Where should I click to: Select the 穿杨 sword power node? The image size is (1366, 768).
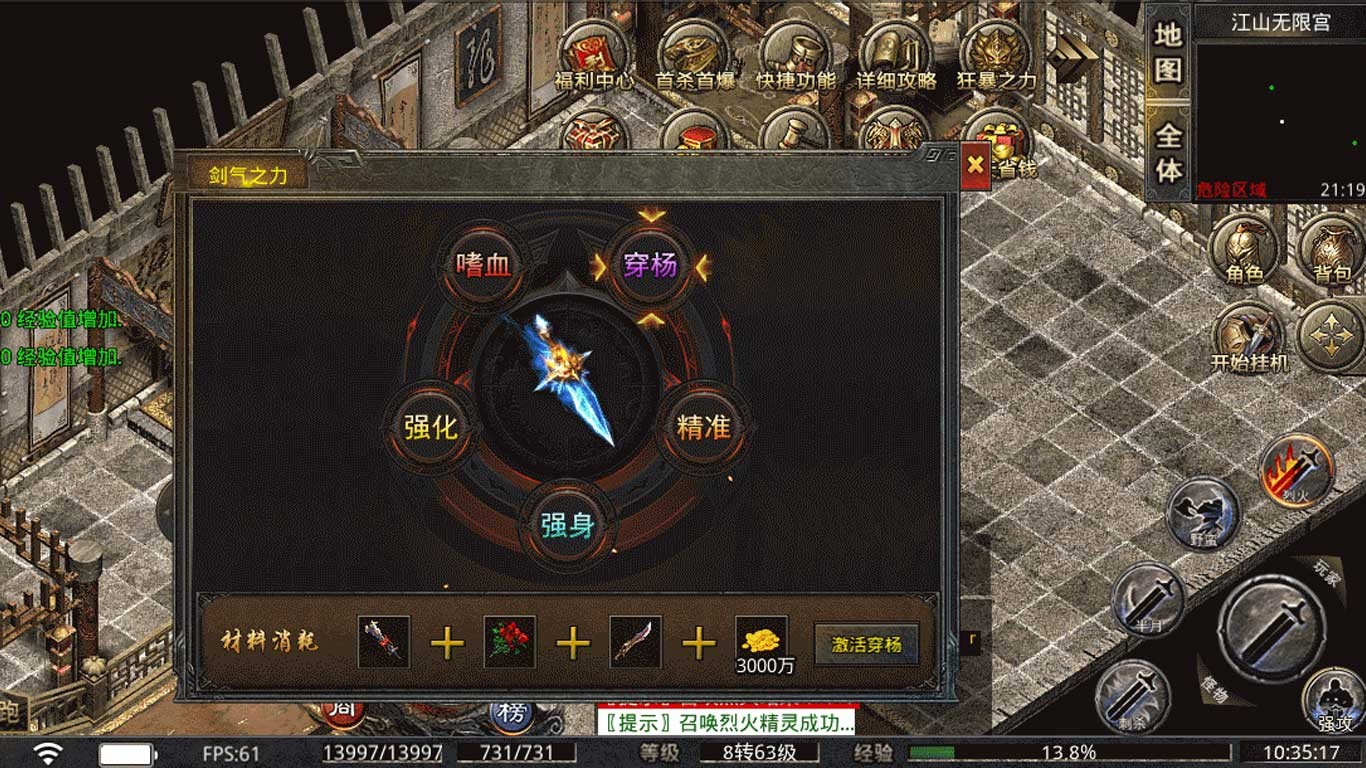click(x=650, y=265)
